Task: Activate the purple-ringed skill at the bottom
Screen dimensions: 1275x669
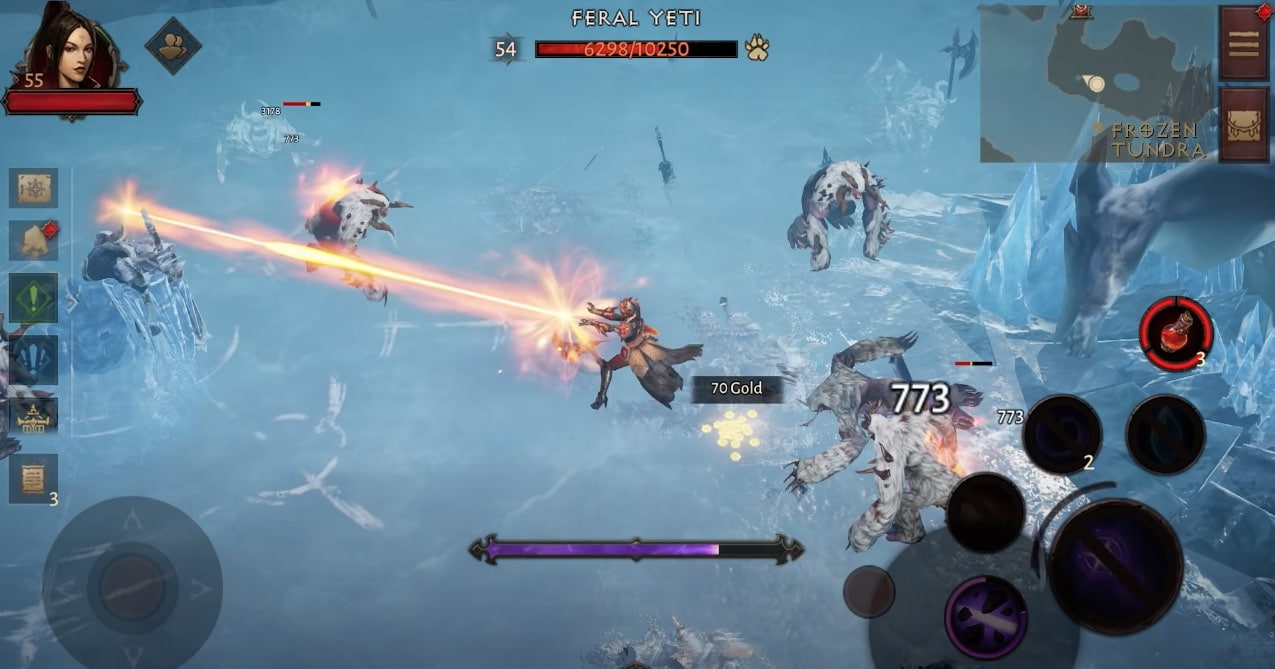Action: (x=986, y=617)
